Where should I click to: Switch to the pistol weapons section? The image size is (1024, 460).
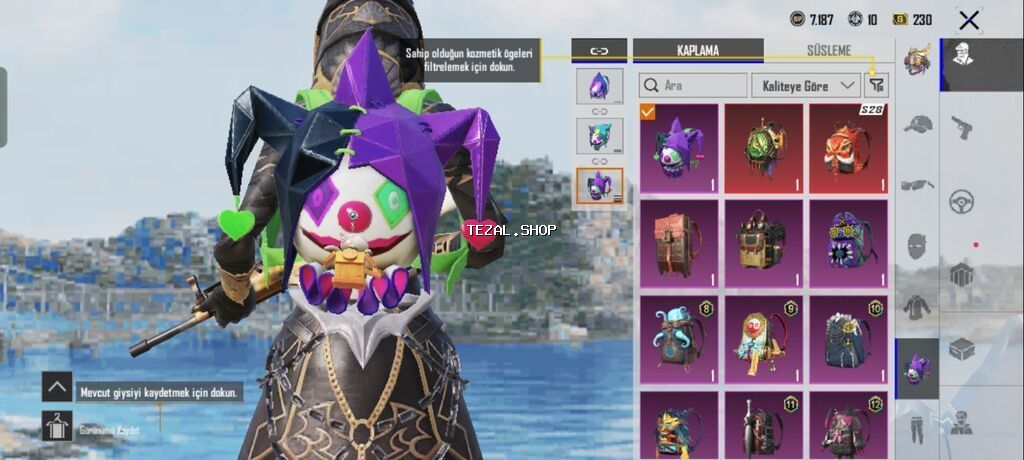pos(962,126)
